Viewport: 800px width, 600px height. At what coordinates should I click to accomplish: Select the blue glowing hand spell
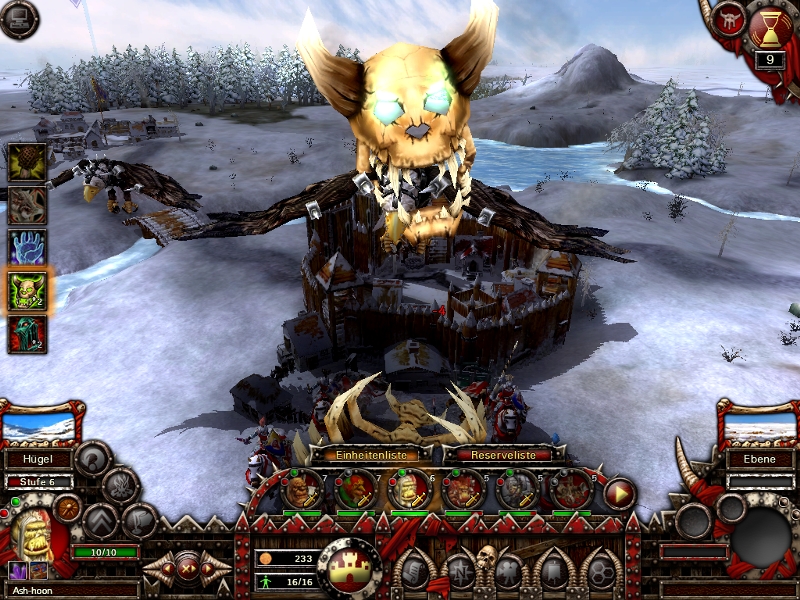point(27,247)
